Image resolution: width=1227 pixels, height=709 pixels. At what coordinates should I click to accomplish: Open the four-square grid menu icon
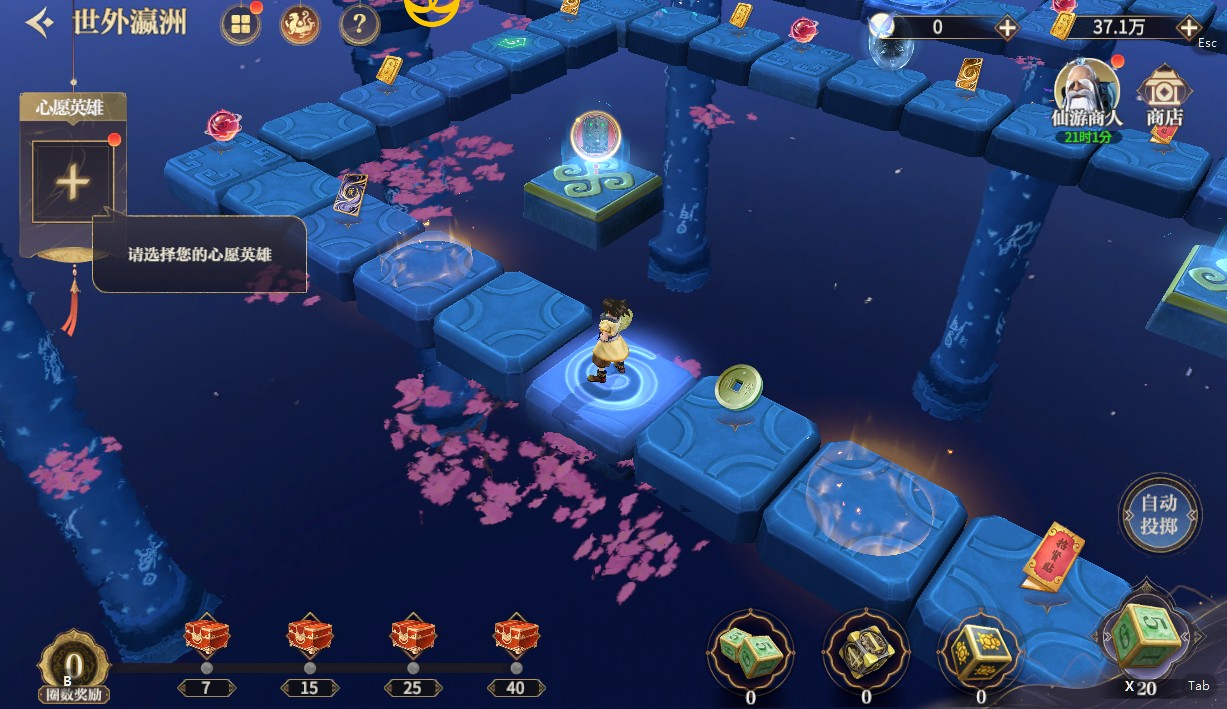click(240, 25)
